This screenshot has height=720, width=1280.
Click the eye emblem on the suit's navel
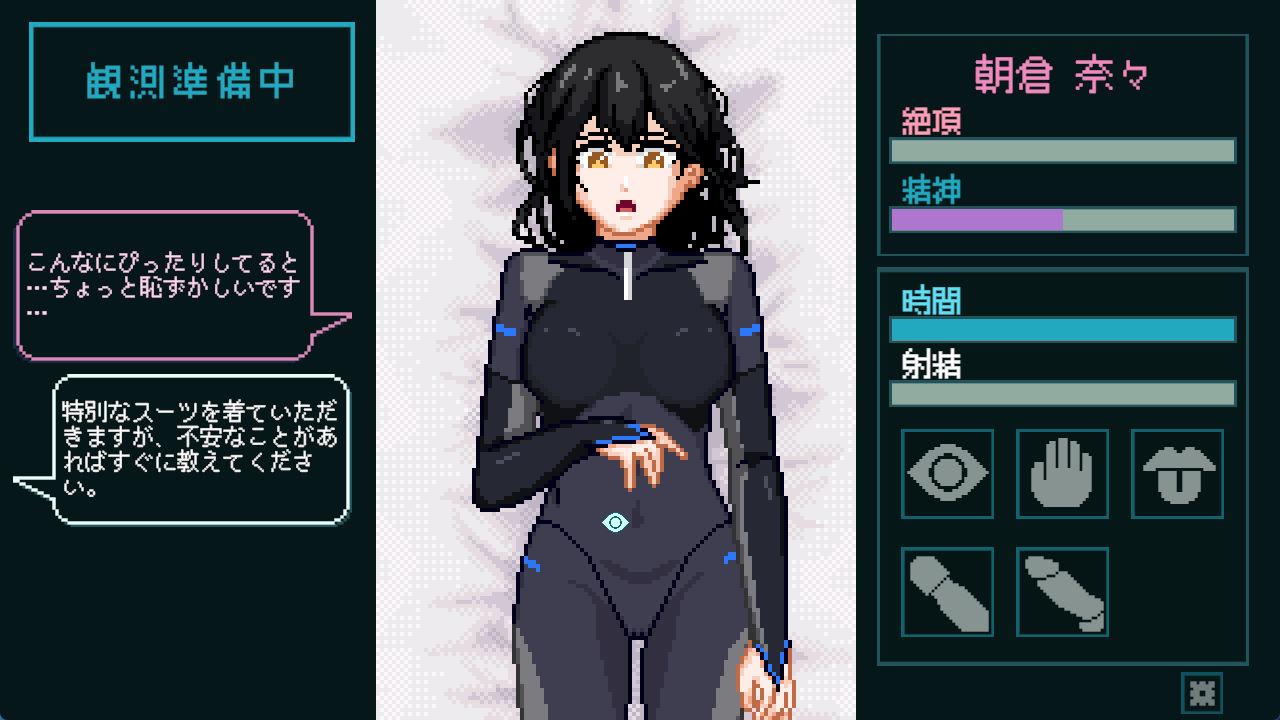[613, 522]
